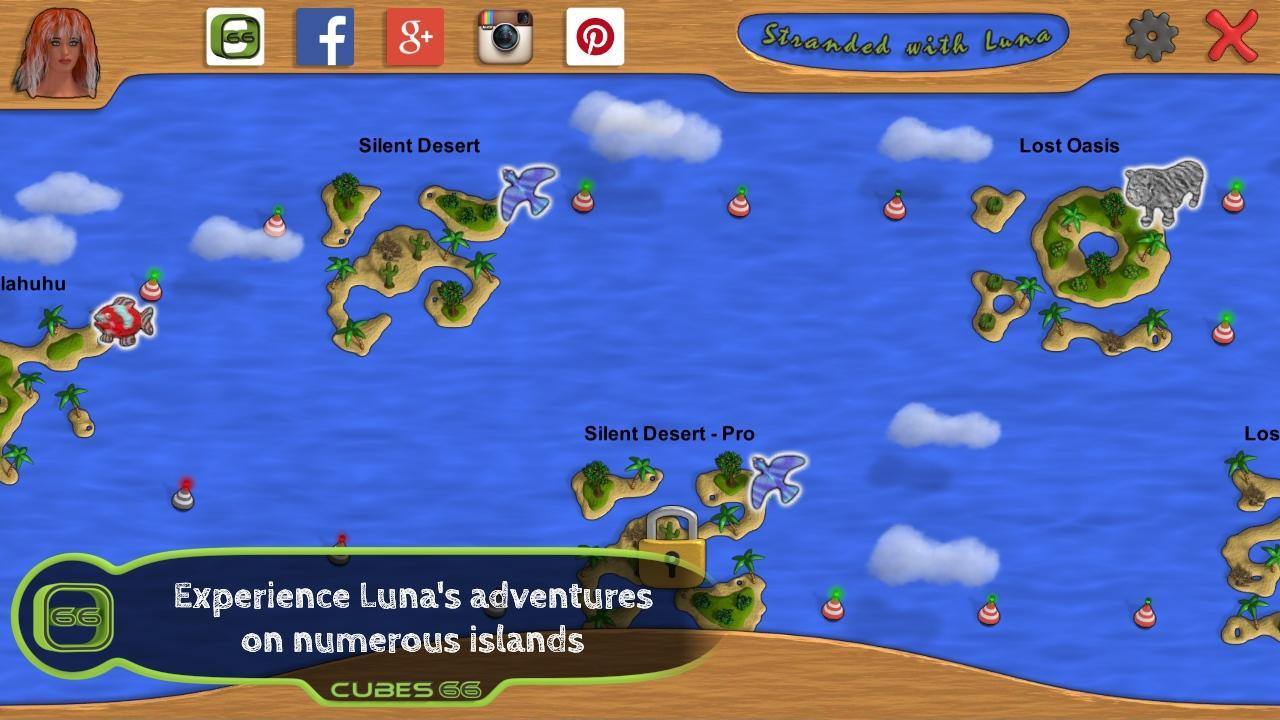Open the Facebook share icon

pos(325,36)
